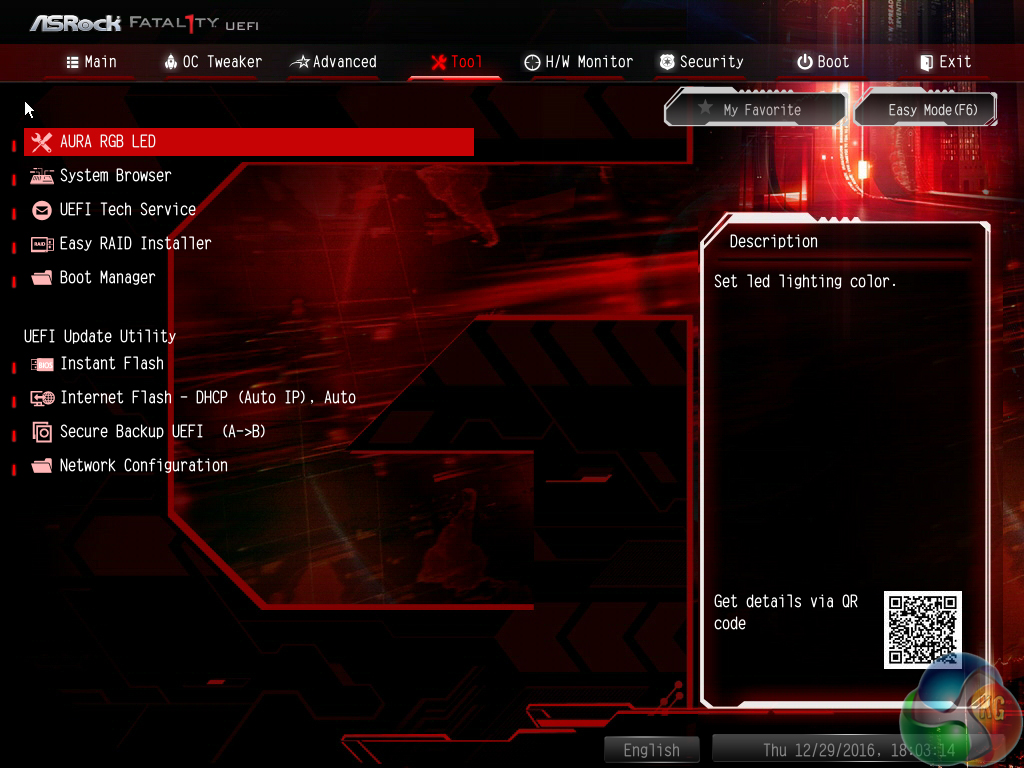Click the Exit tab
The width and height of the screenshot is (1024, 768).
click(x=945, y=62)
